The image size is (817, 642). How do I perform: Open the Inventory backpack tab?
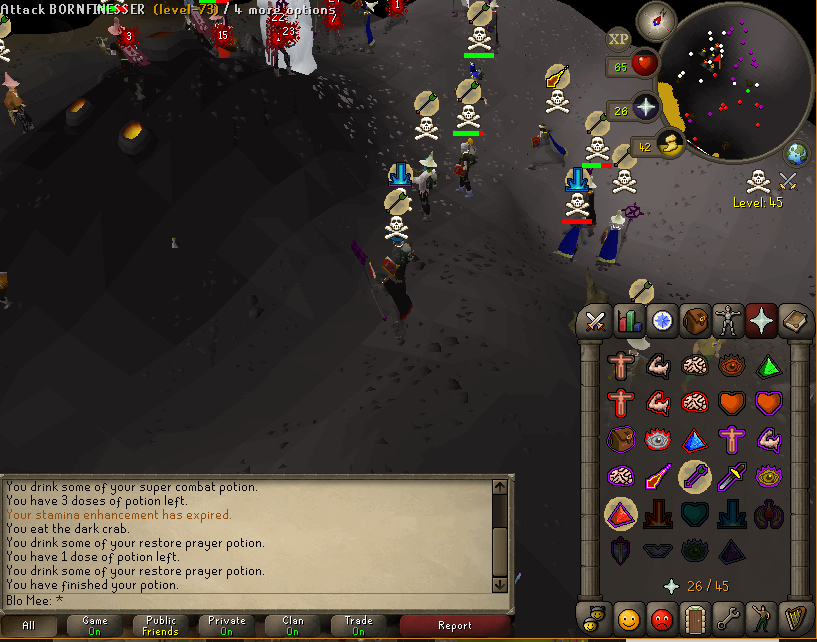tap(694, 322)
